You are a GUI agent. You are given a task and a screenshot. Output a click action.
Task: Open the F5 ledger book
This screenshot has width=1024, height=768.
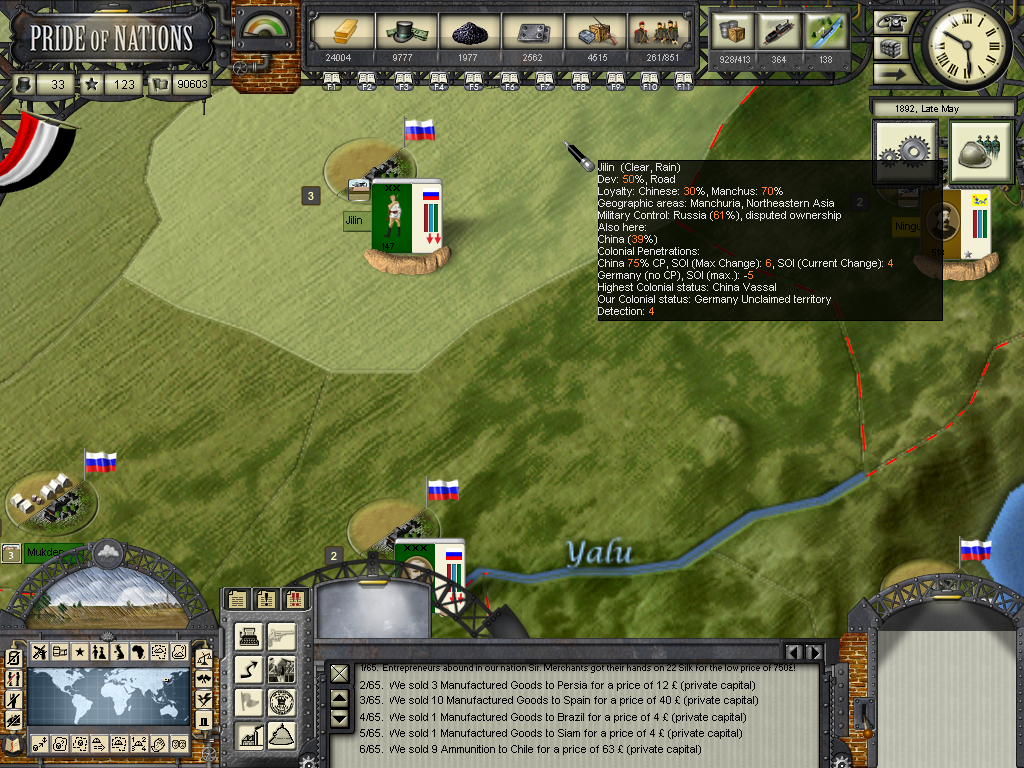click(475, 81)
